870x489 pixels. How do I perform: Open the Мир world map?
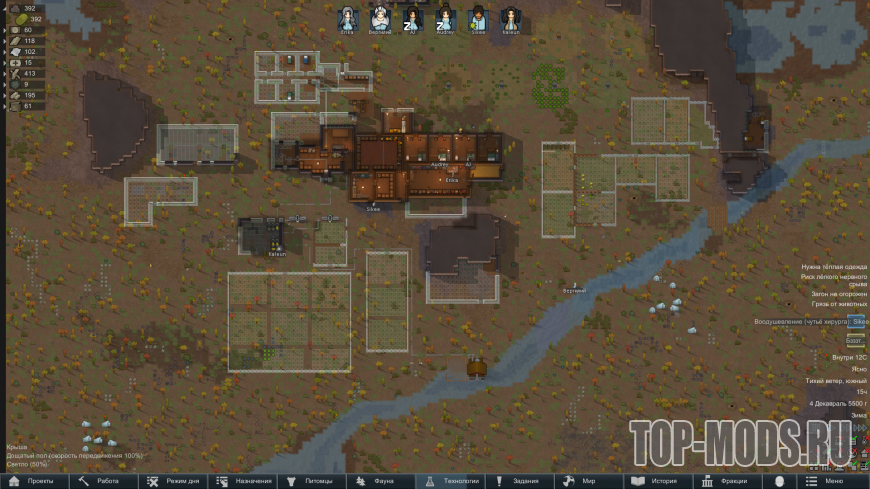point(590,481)
